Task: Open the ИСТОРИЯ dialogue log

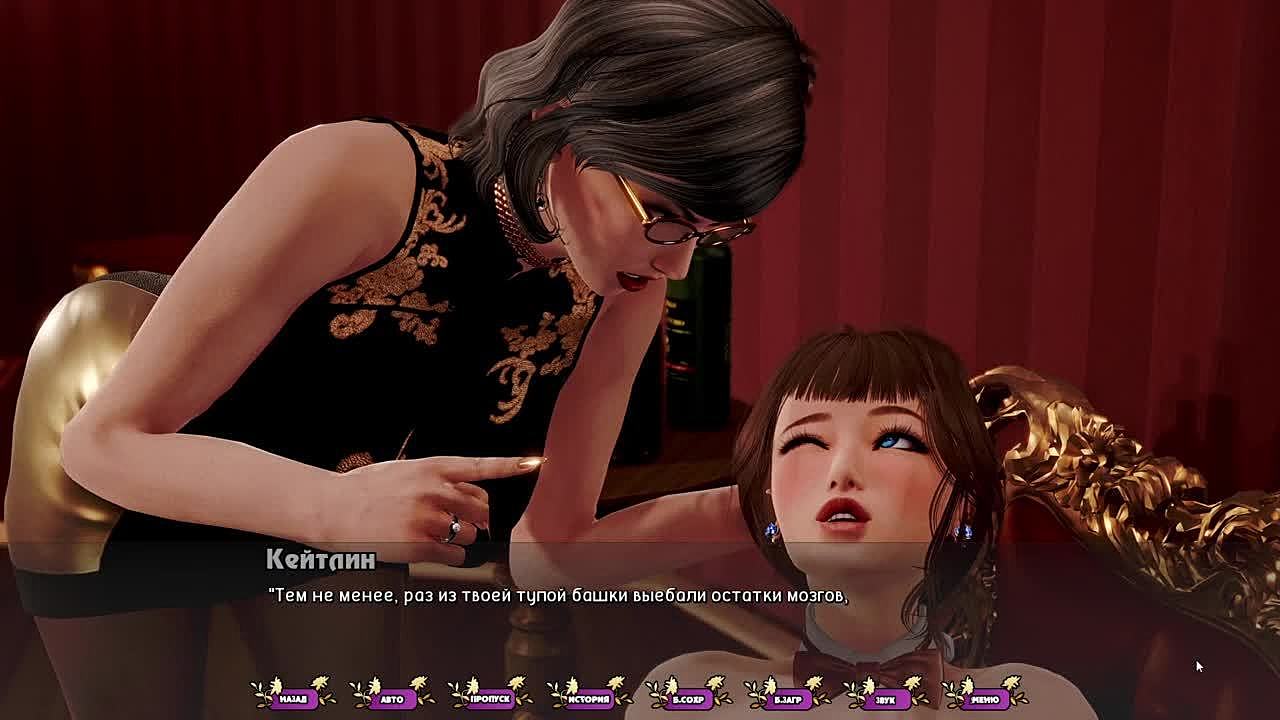Action: [x=589, y=699]
